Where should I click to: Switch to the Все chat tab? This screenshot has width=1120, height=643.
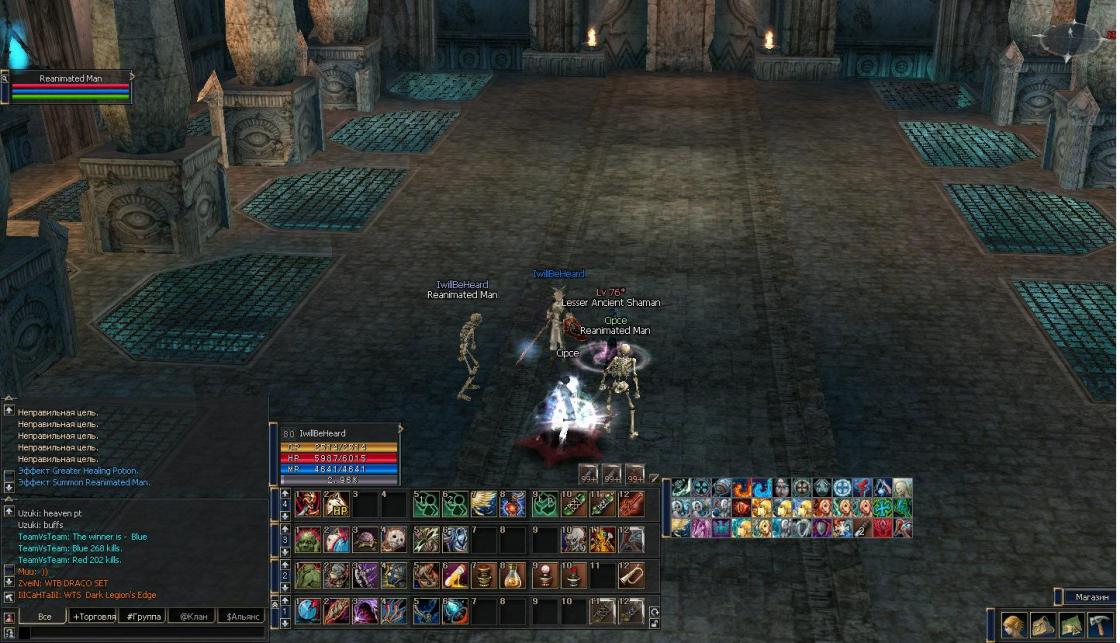point(44,617)
